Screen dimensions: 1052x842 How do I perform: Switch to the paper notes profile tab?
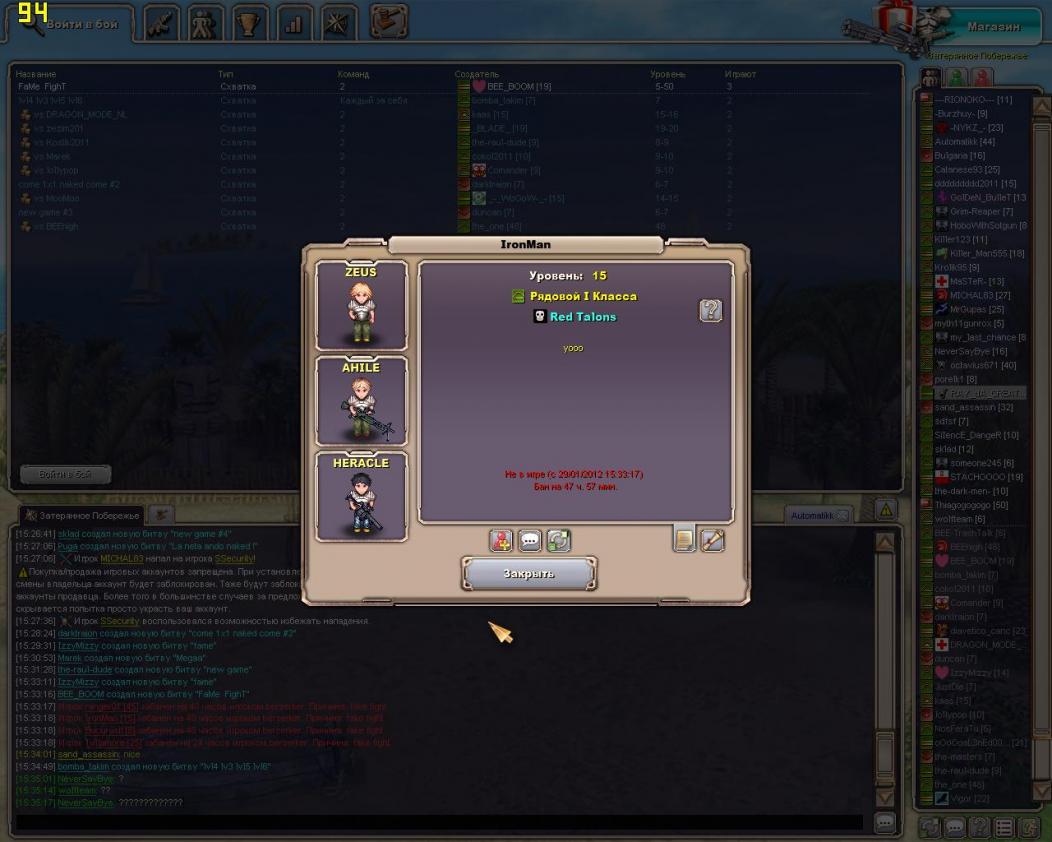tap(685, 540)
